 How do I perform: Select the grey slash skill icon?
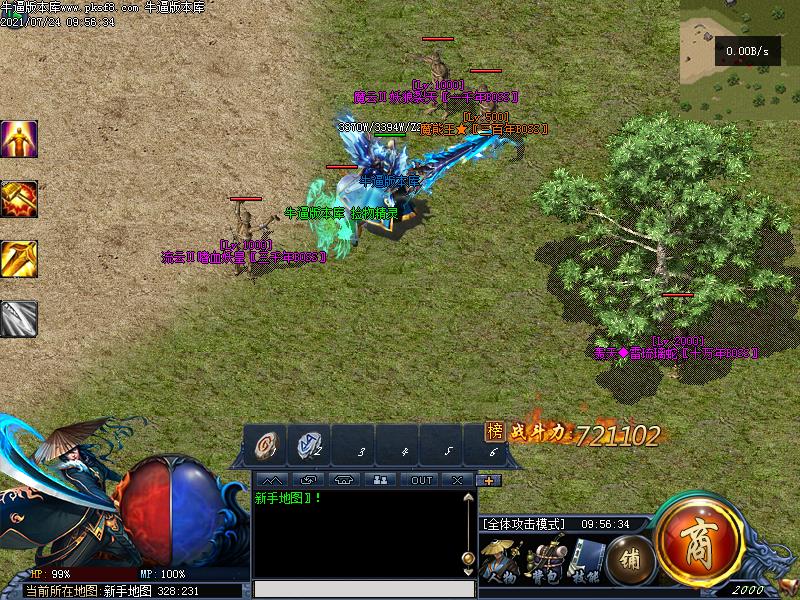point(19,319)
